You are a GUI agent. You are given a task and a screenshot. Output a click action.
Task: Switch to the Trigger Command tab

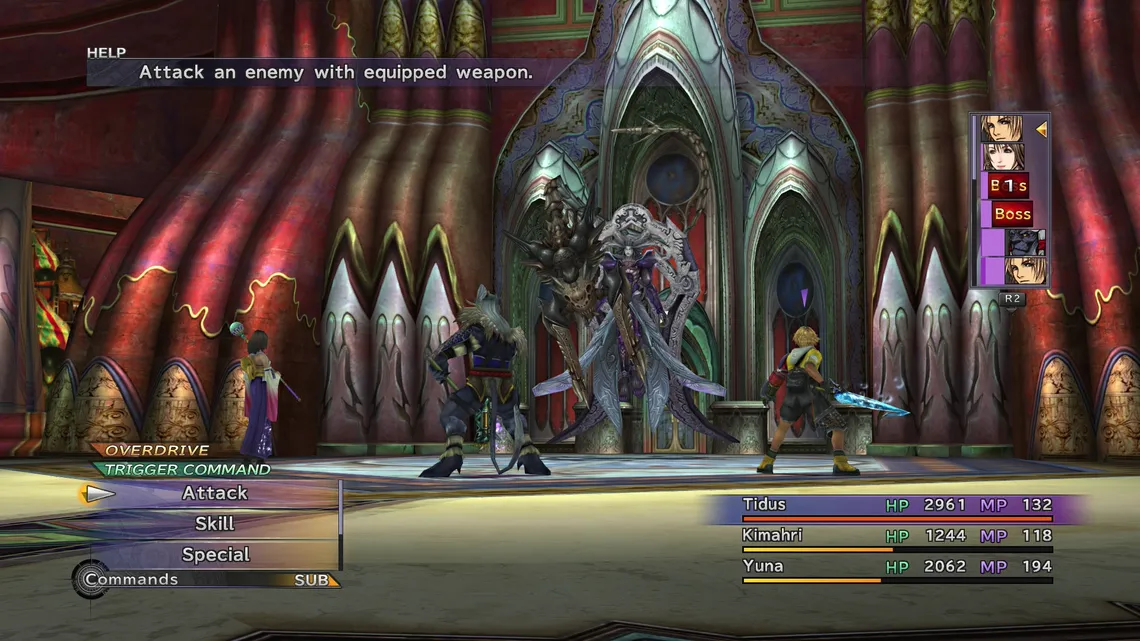(x=187, y=469)
